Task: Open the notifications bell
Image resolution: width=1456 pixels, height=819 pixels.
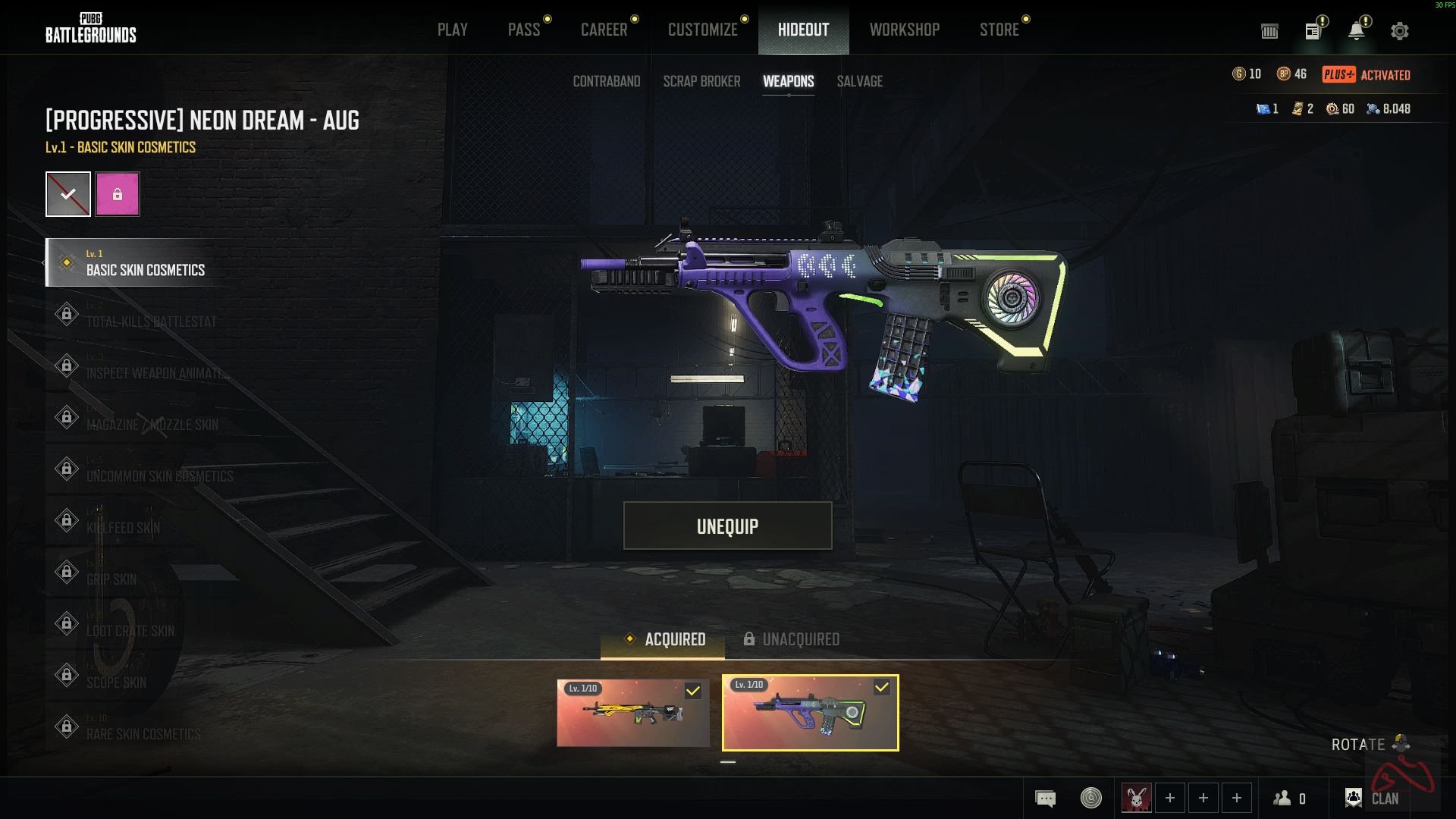Action: point(1356,31)
